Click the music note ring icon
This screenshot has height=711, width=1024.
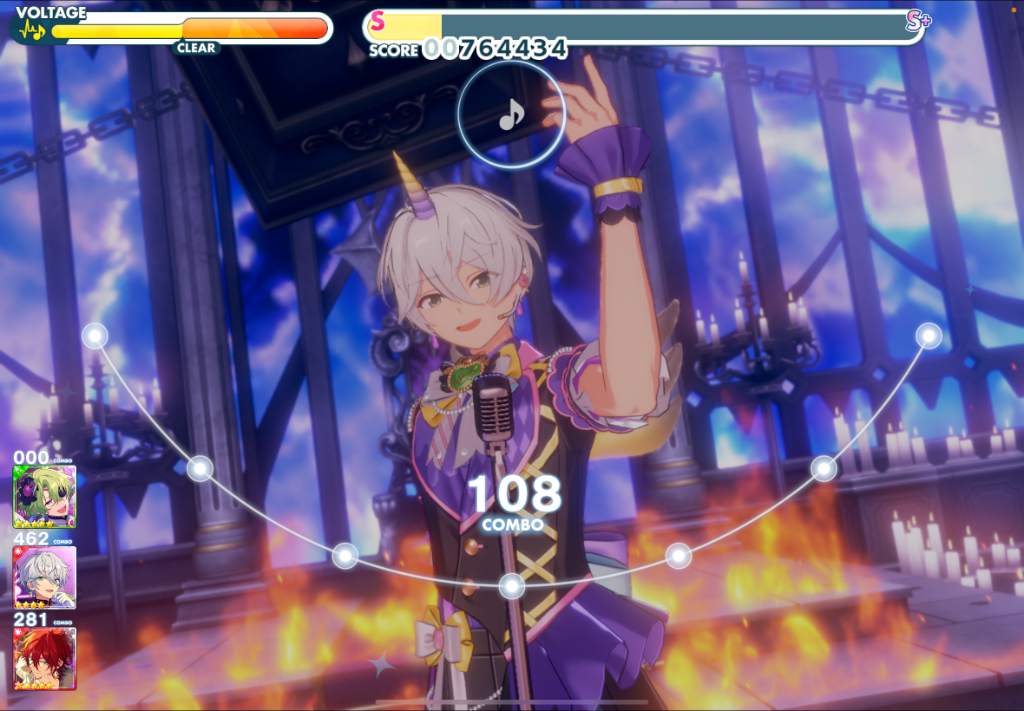pyautogui.click(x=511, y=114)
